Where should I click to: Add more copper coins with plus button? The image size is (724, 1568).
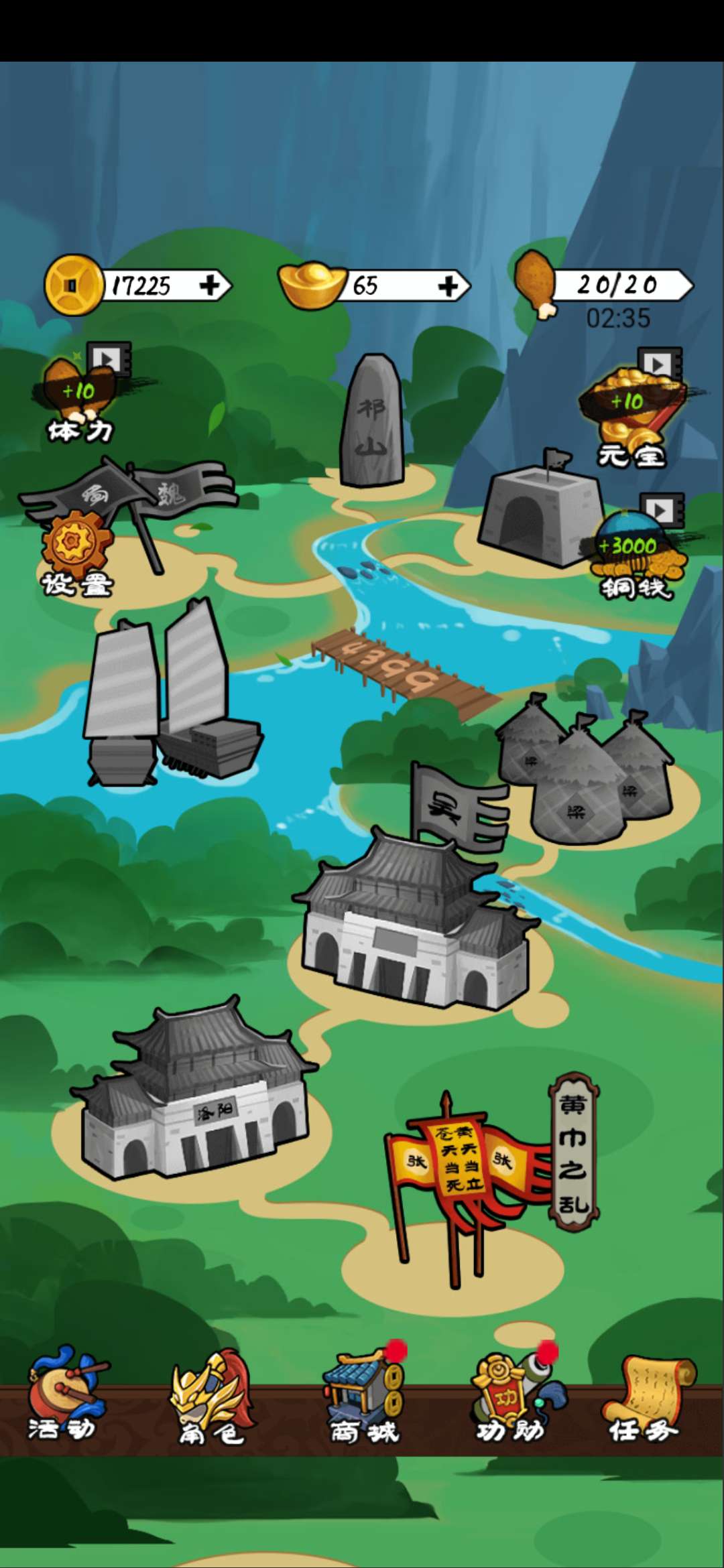pyautogui.click(x=210, y=286)
